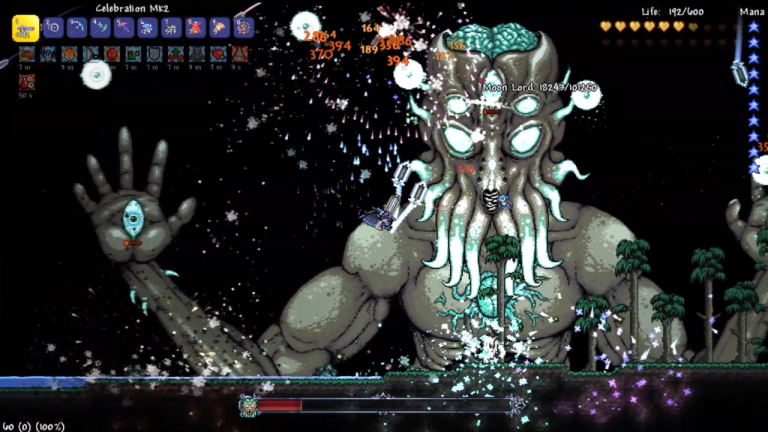Click the green boot Swiftness buff icon
The height and width of the screenshot is (432, 768).
[133, 54]
